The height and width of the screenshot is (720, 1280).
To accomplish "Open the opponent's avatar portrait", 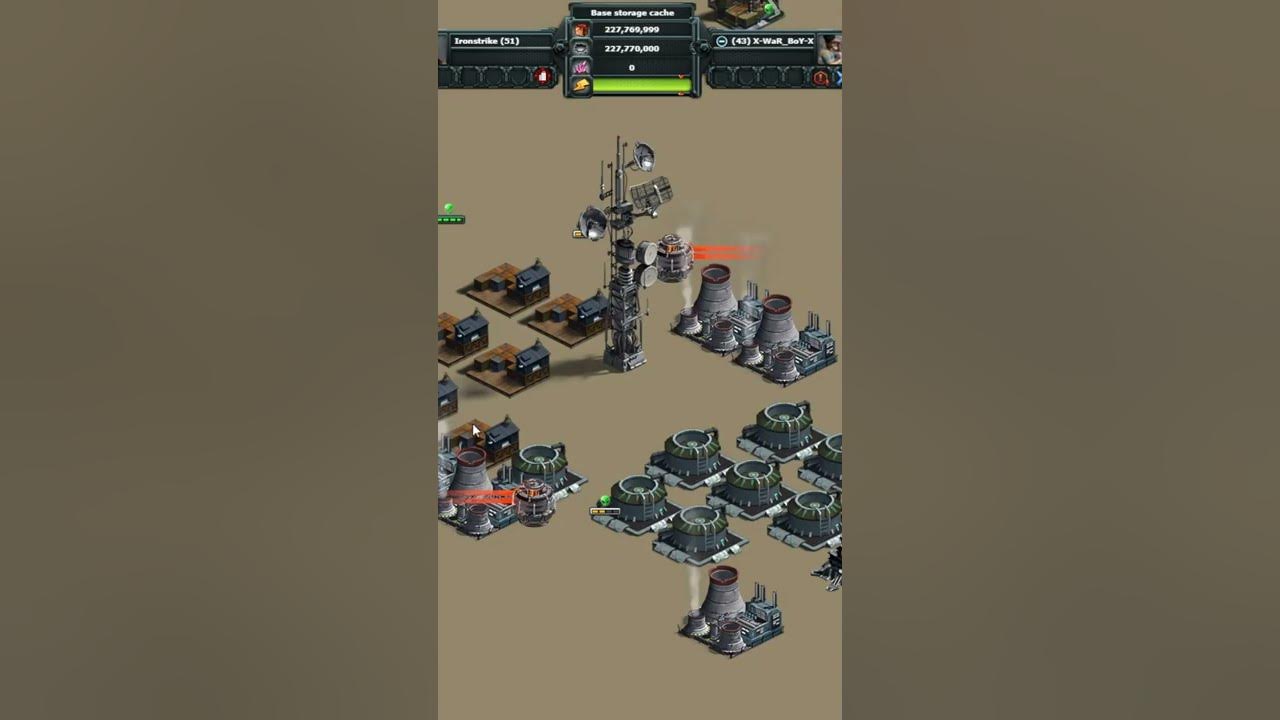I will click(831, 46).
